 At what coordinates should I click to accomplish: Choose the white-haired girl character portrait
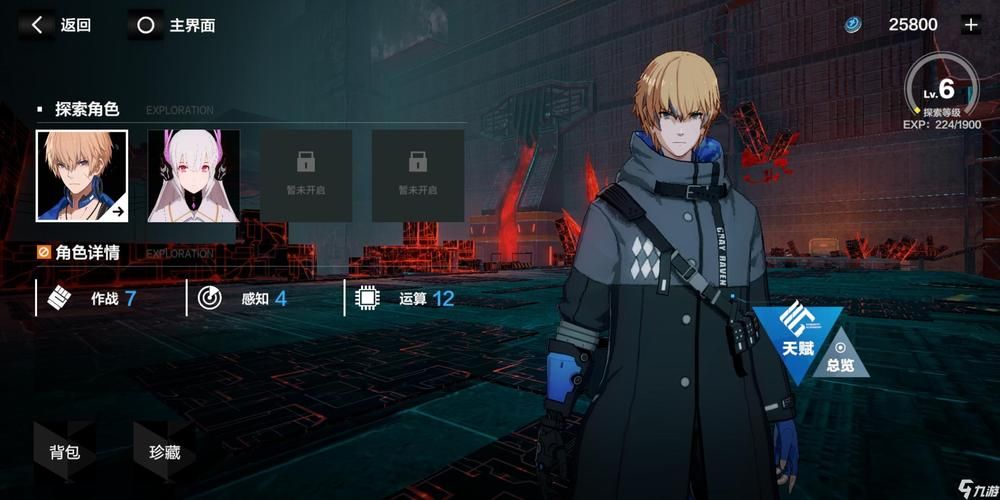point(194,175)
